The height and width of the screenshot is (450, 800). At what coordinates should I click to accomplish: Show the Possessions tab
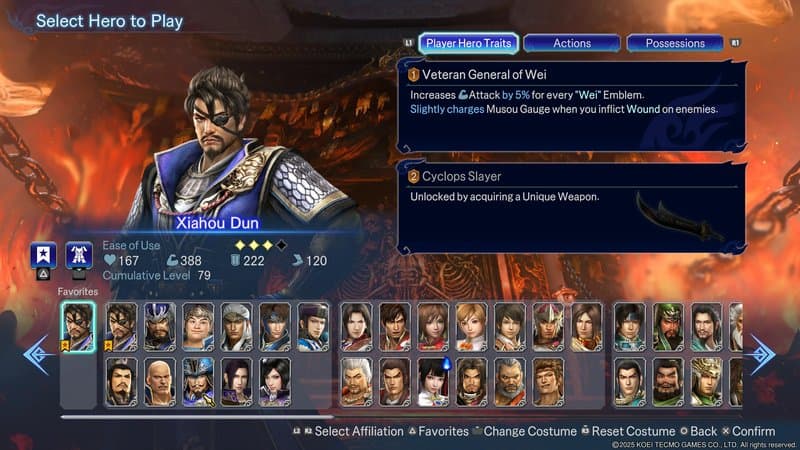(x=675, y=43)
